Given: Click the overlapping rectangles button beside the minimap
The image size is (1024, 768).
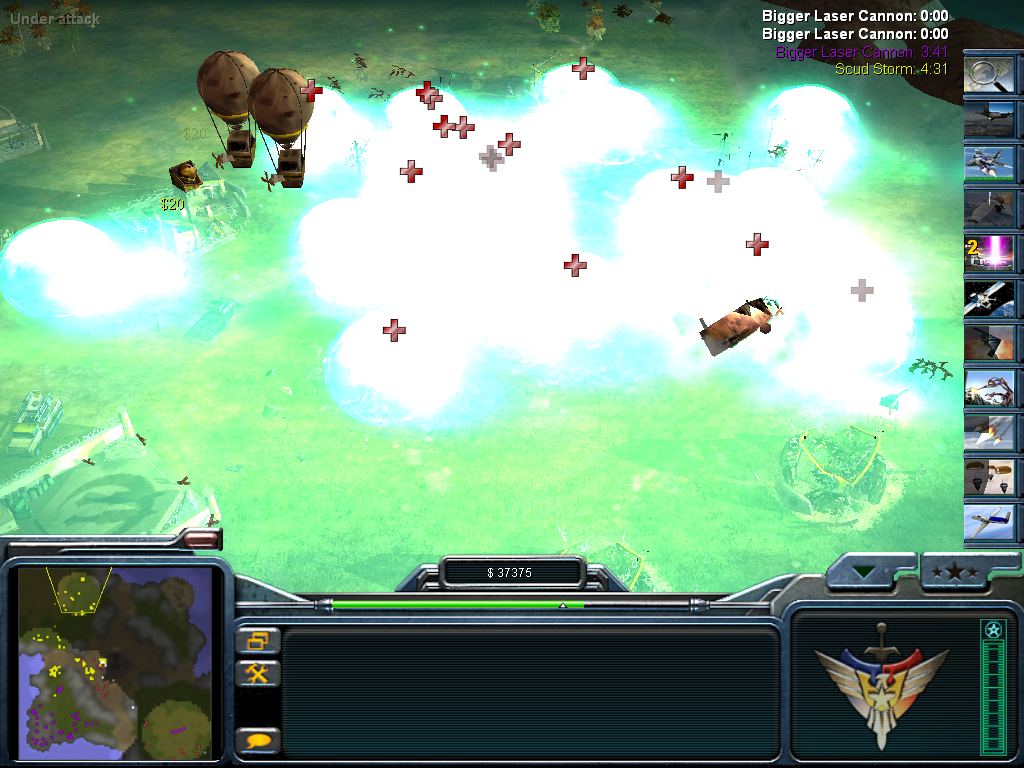Looking at the screenshot, I should [x=258, y=641].
